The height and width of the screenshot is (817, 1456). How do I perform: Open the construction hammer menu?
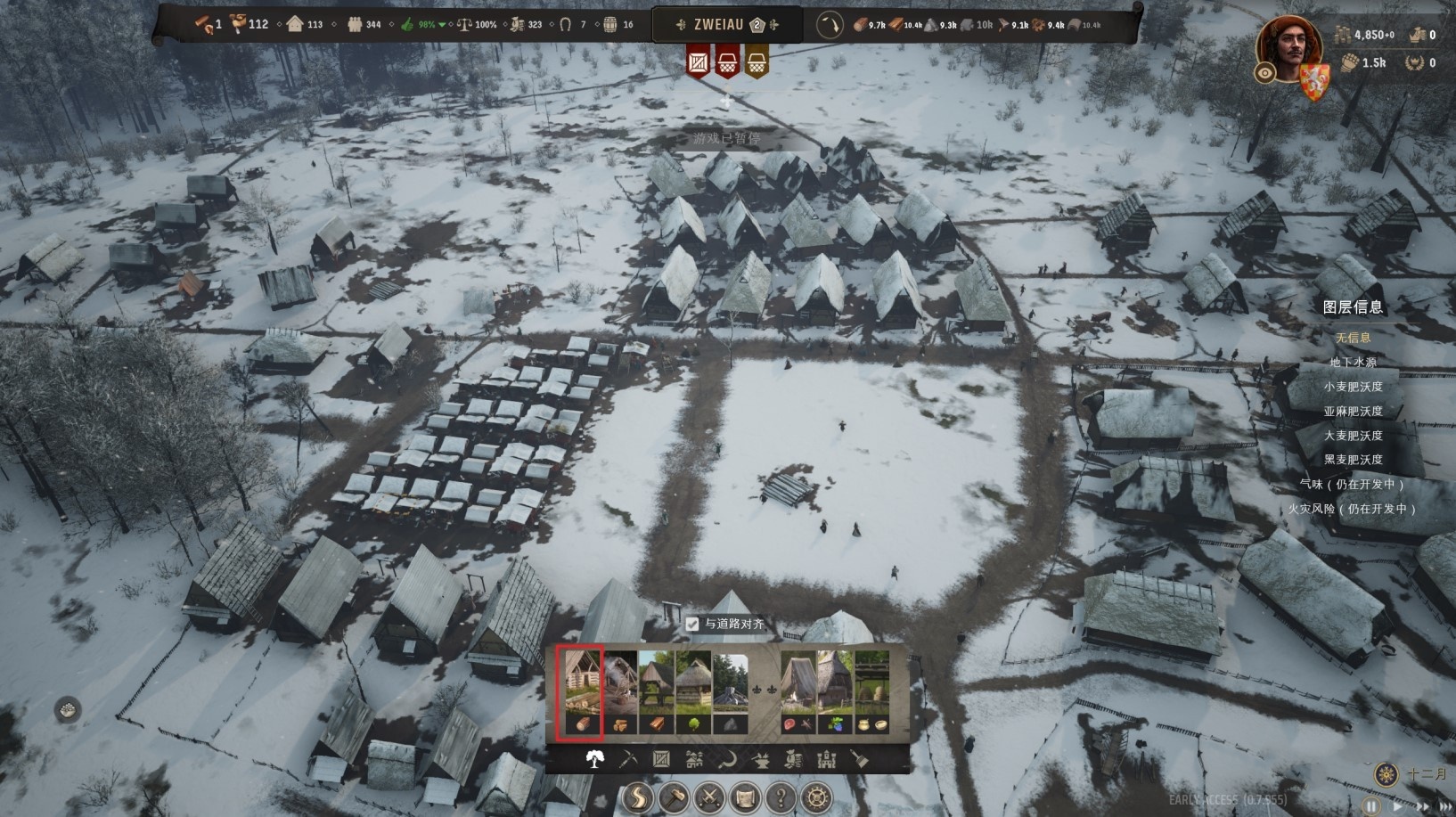click(674, 797)
